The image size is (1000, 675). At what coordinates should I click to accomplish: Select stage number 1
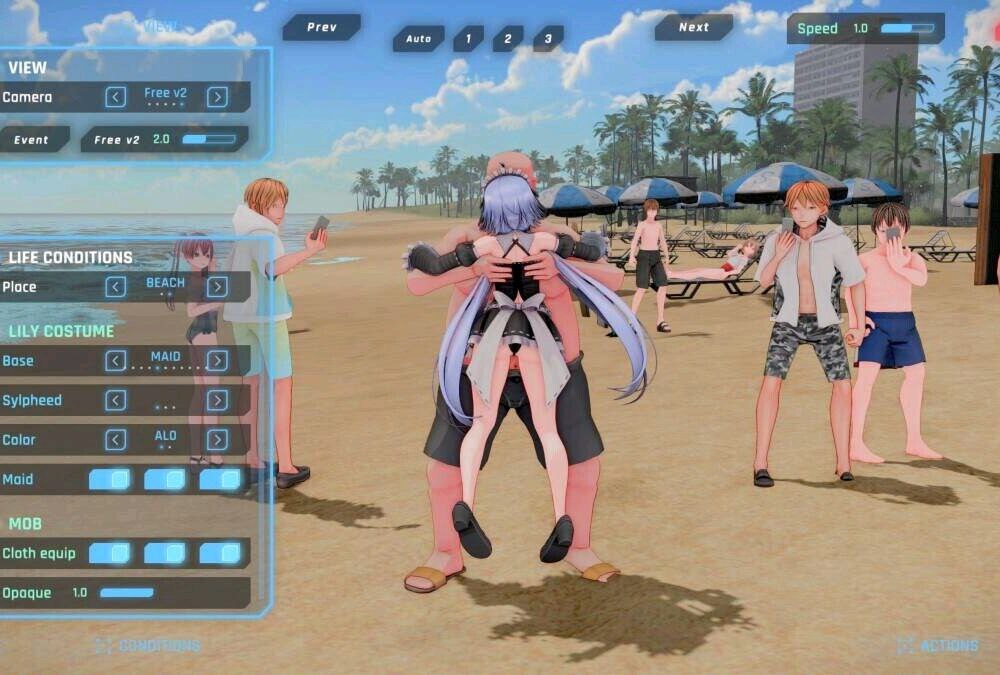tap(467, 39)
